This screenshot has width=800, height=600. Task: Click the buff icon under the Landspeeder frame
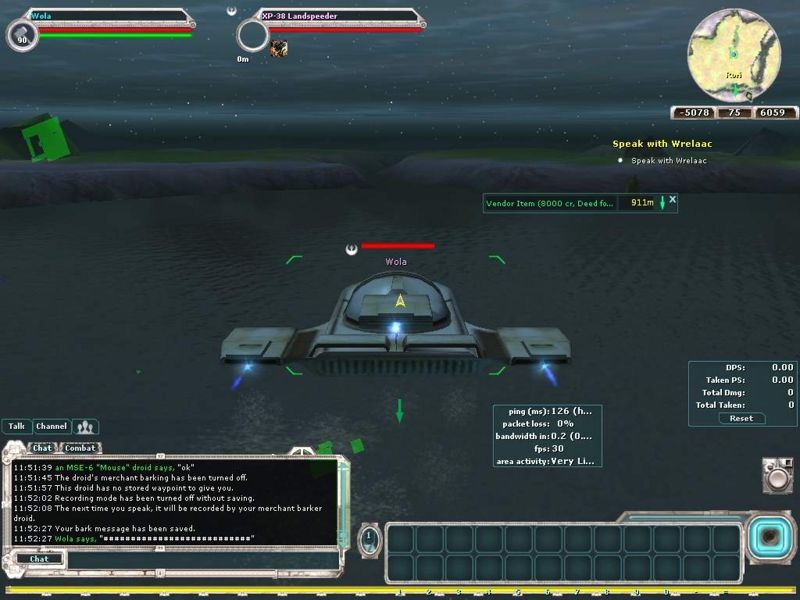coord(279,47)
